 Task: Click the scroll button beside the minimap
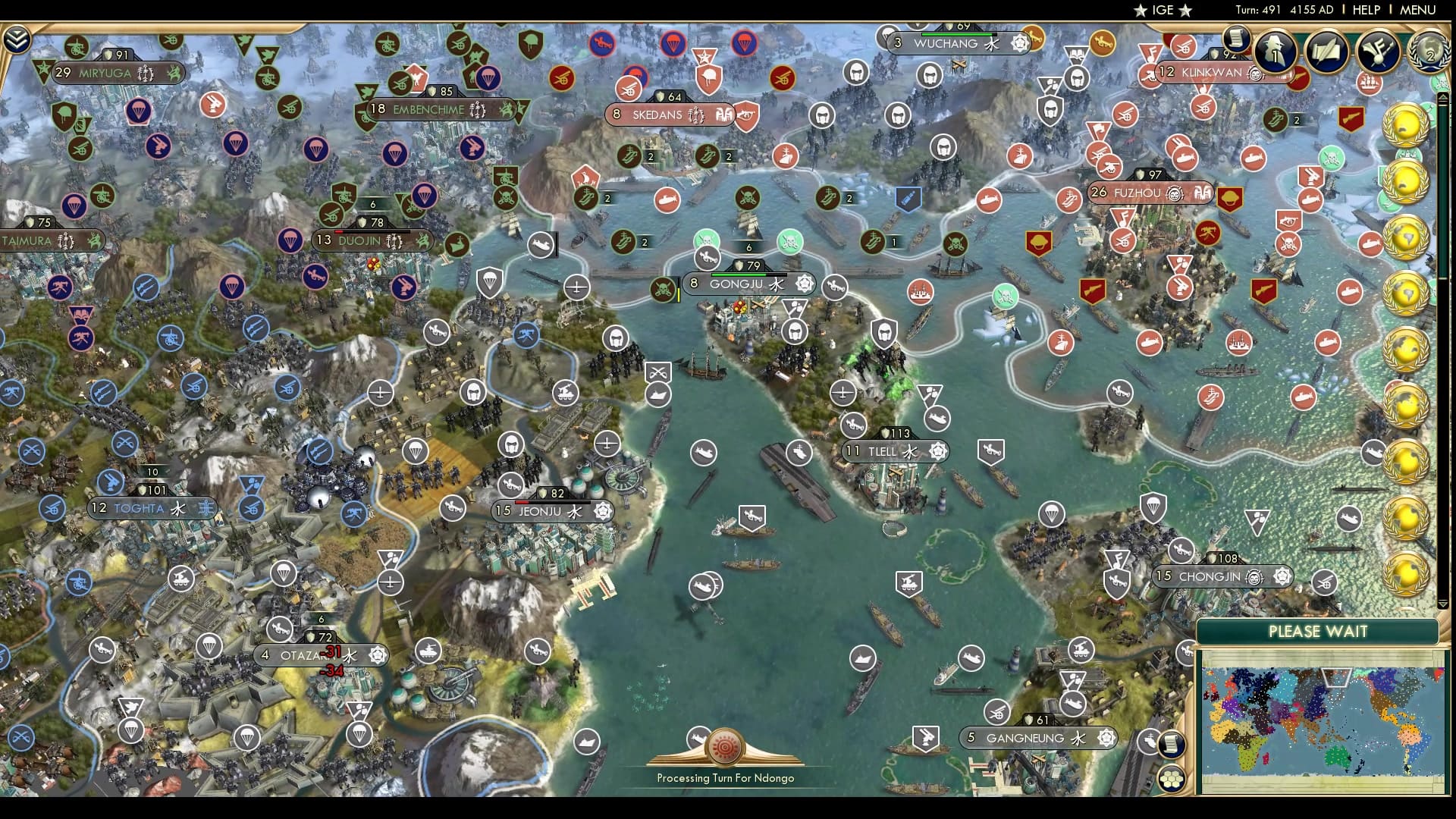(1172, 745)
